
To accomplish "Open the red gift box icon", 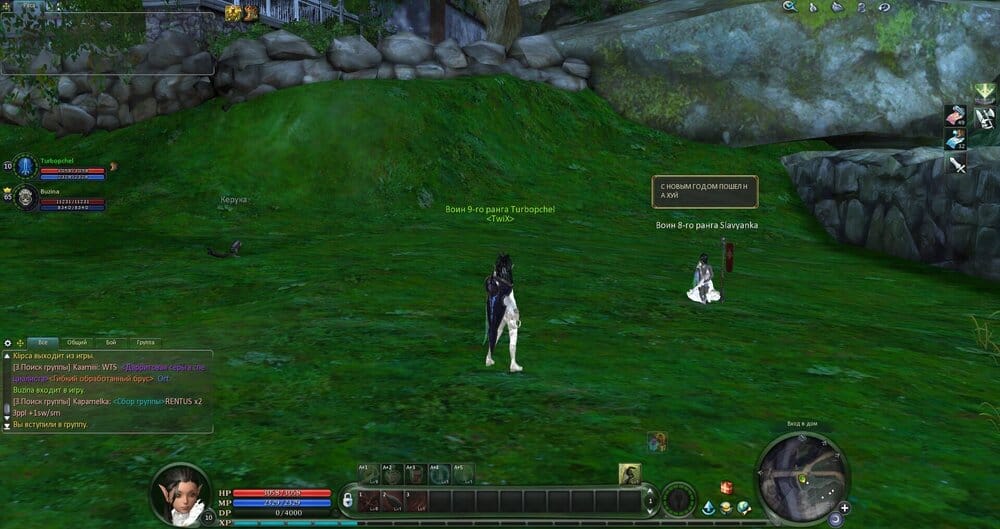I will [727, 488].
